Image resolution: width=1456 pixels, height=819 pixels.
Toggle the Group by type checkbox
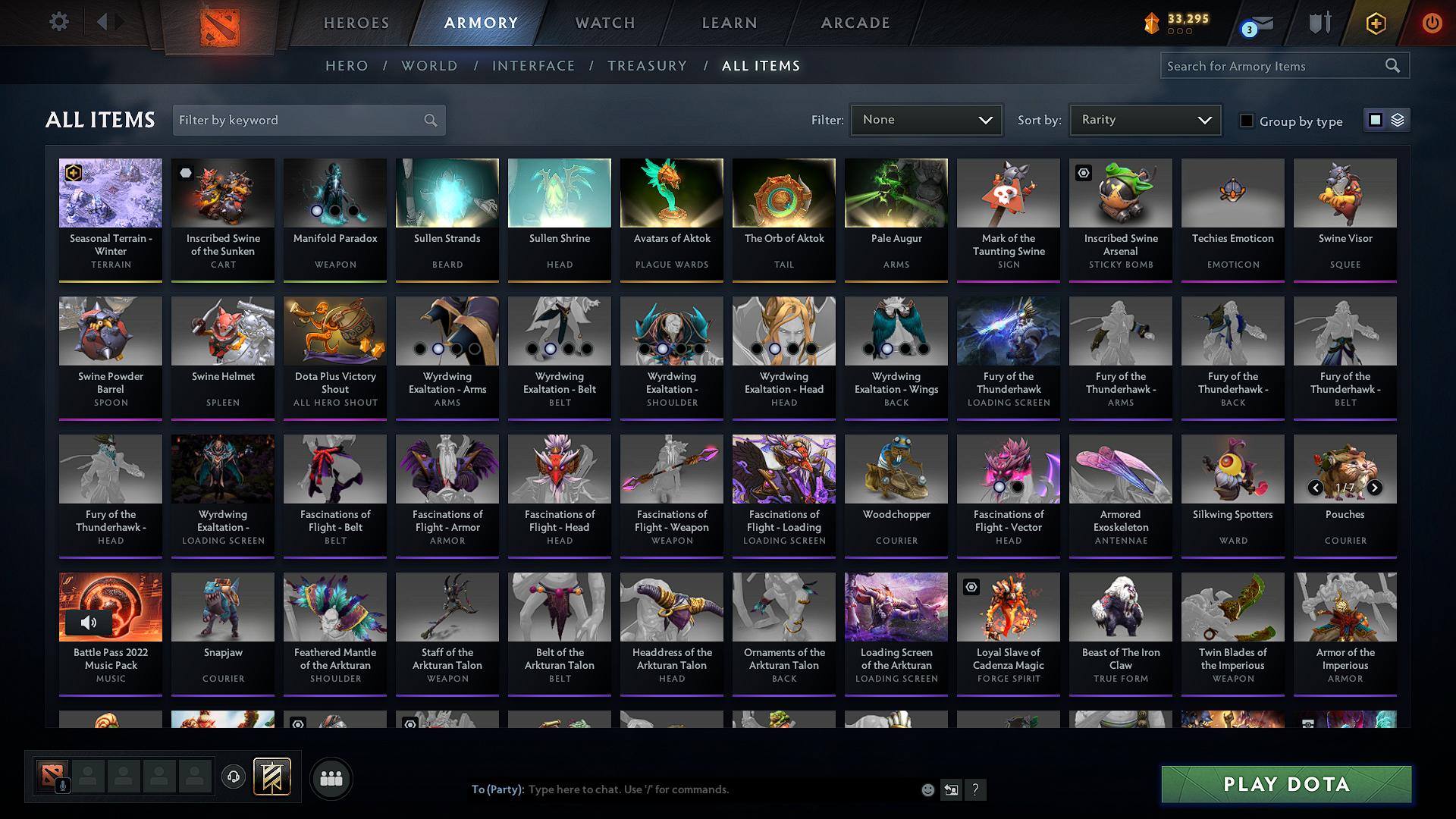tap(1247, 121)
